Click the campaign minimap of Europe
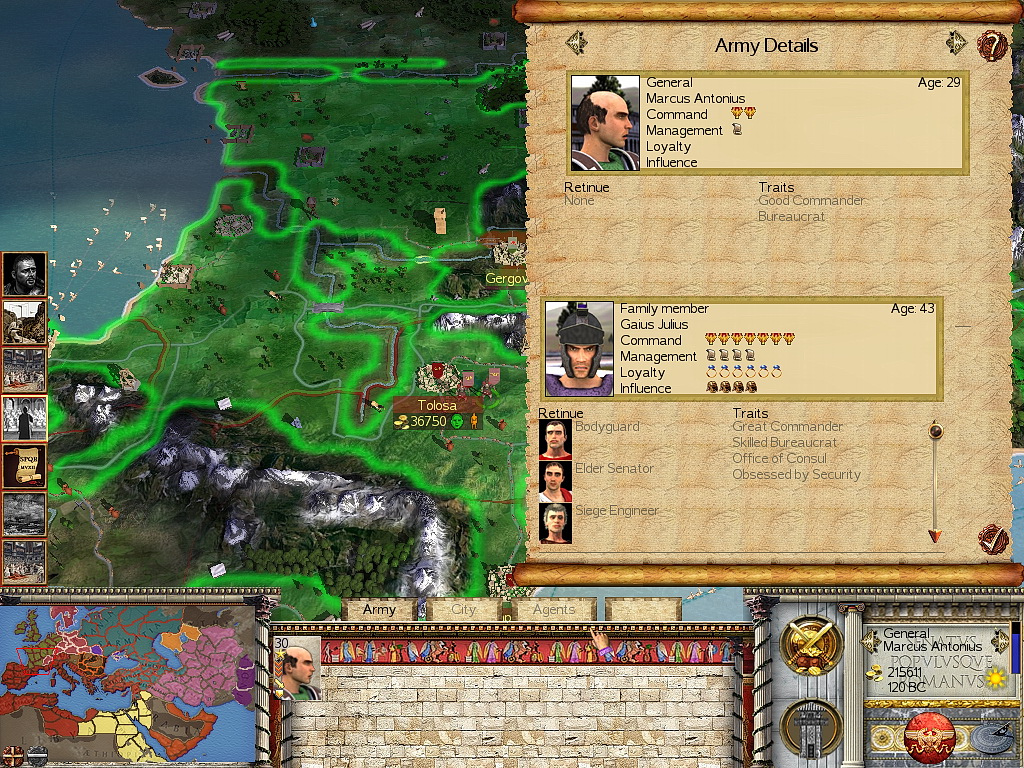 tap(125, 682)
